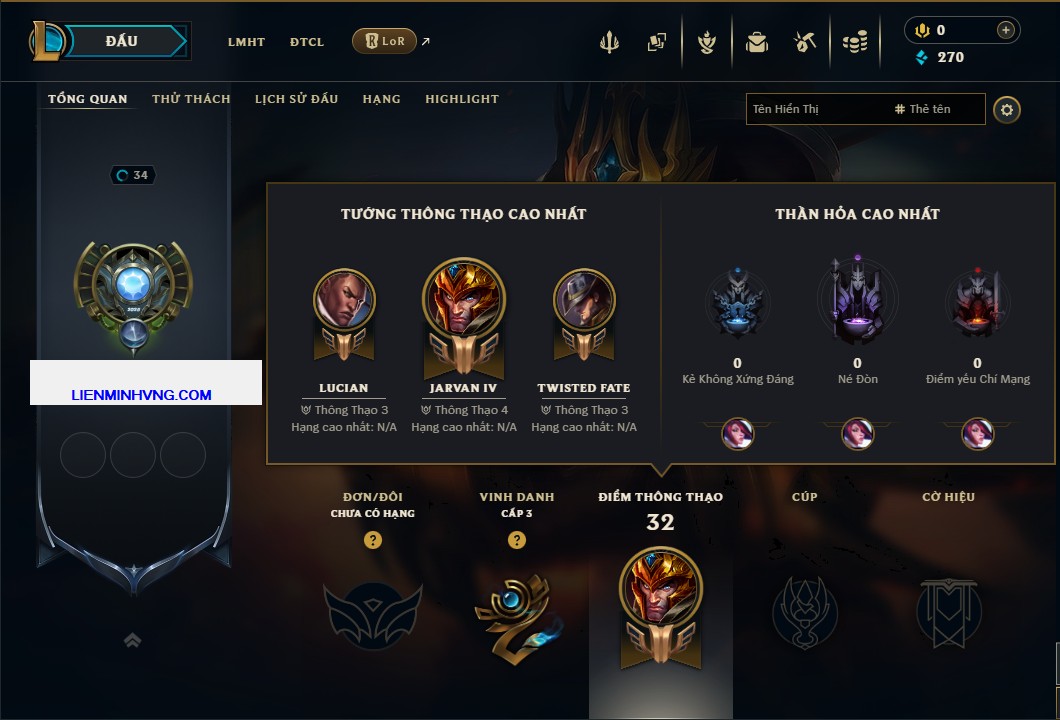Open the loot backpack icon
This screenshot has height=720, width=1060.
(756, 42)
